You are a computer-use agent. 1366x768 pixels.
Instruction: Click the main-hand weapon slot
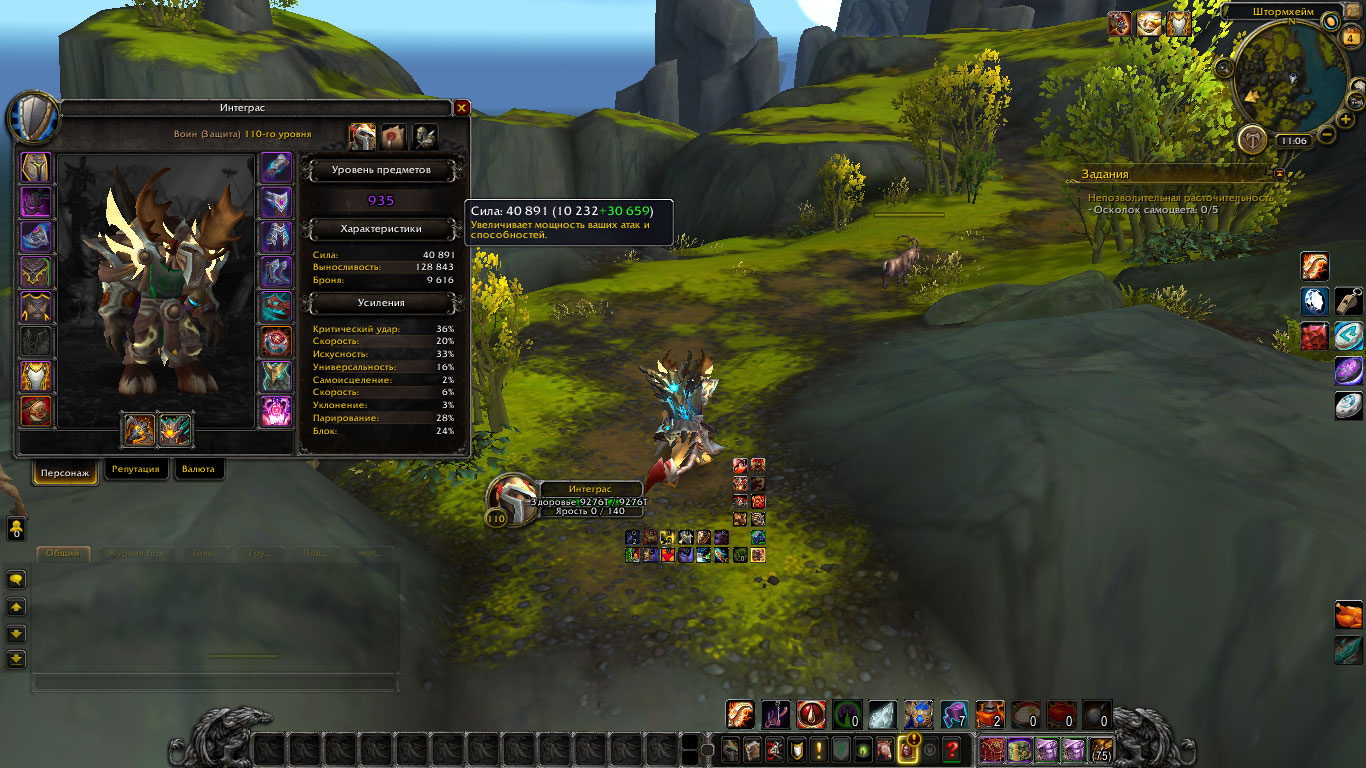tap(139, 430)
